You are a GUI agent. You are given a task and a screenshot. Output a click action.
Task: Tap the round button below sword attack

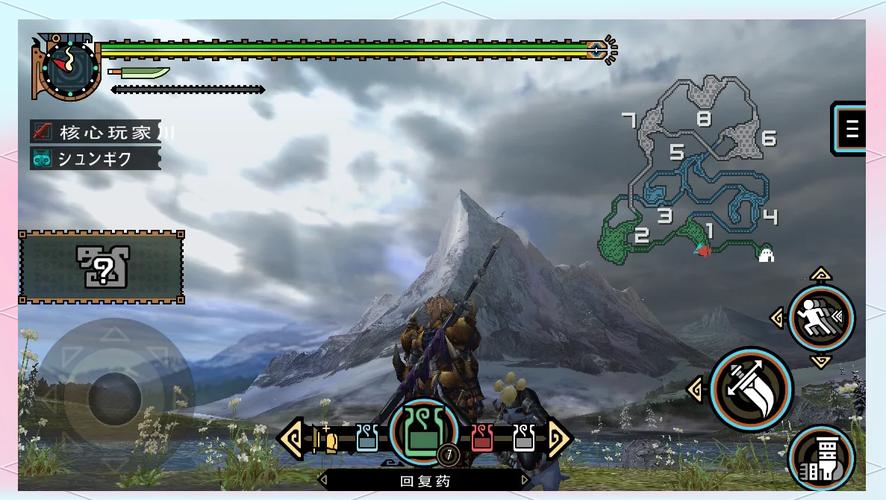[x=821, y=459]
